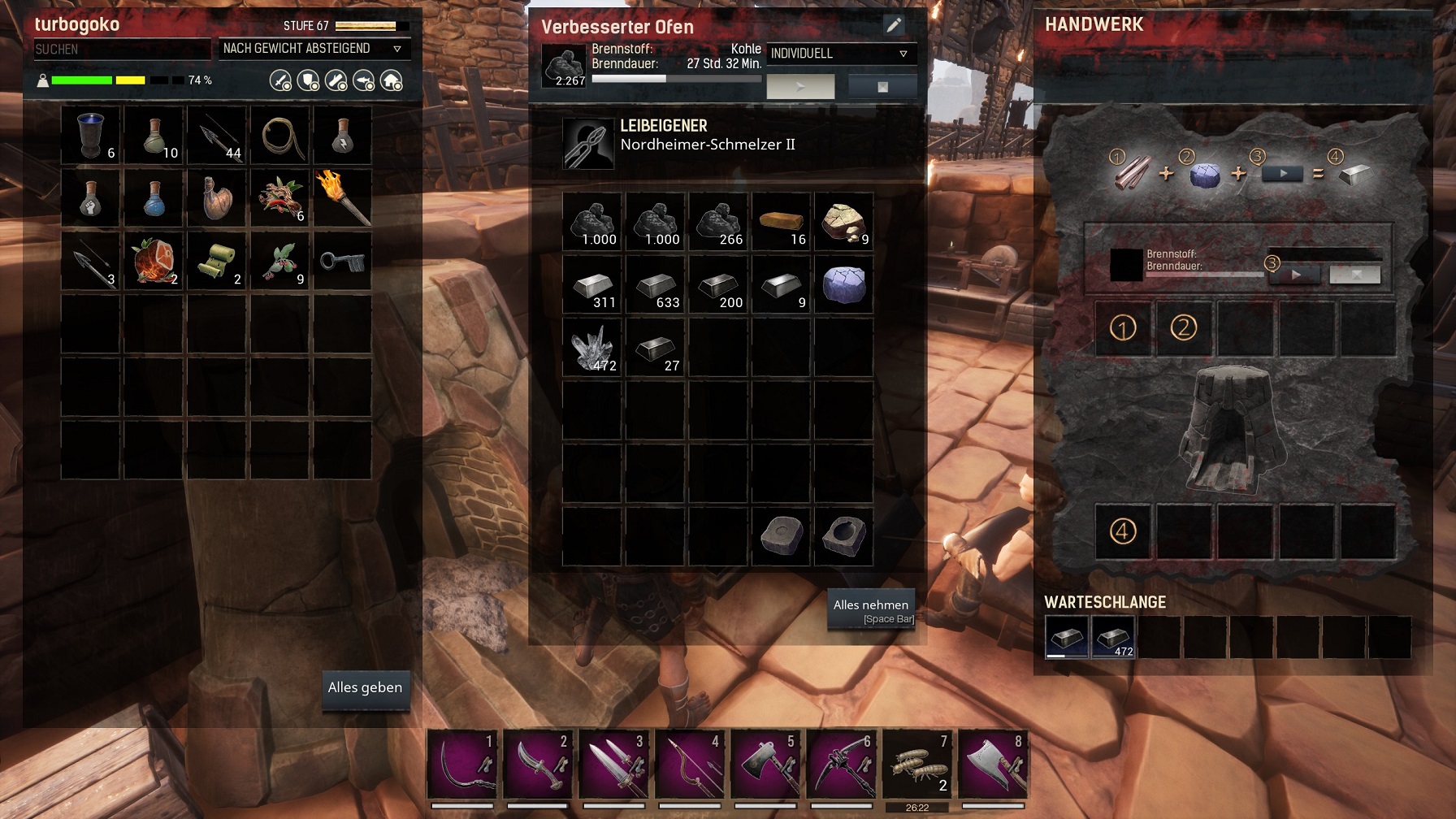Click the Alles geben button

tap(365, 688)
